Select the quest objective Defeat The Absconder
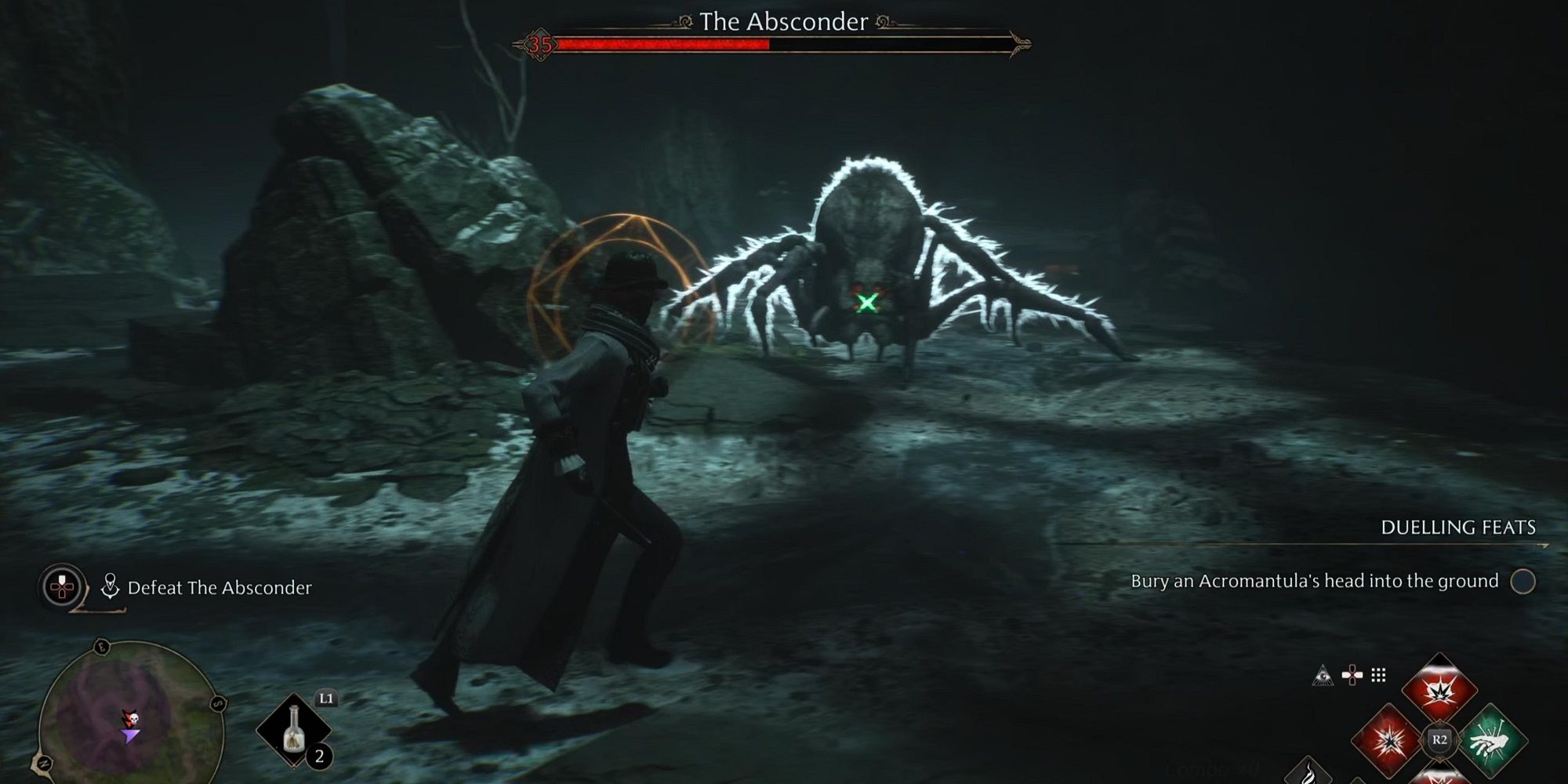The width and height of the screenshot is (1568, 784). point(219,587)
